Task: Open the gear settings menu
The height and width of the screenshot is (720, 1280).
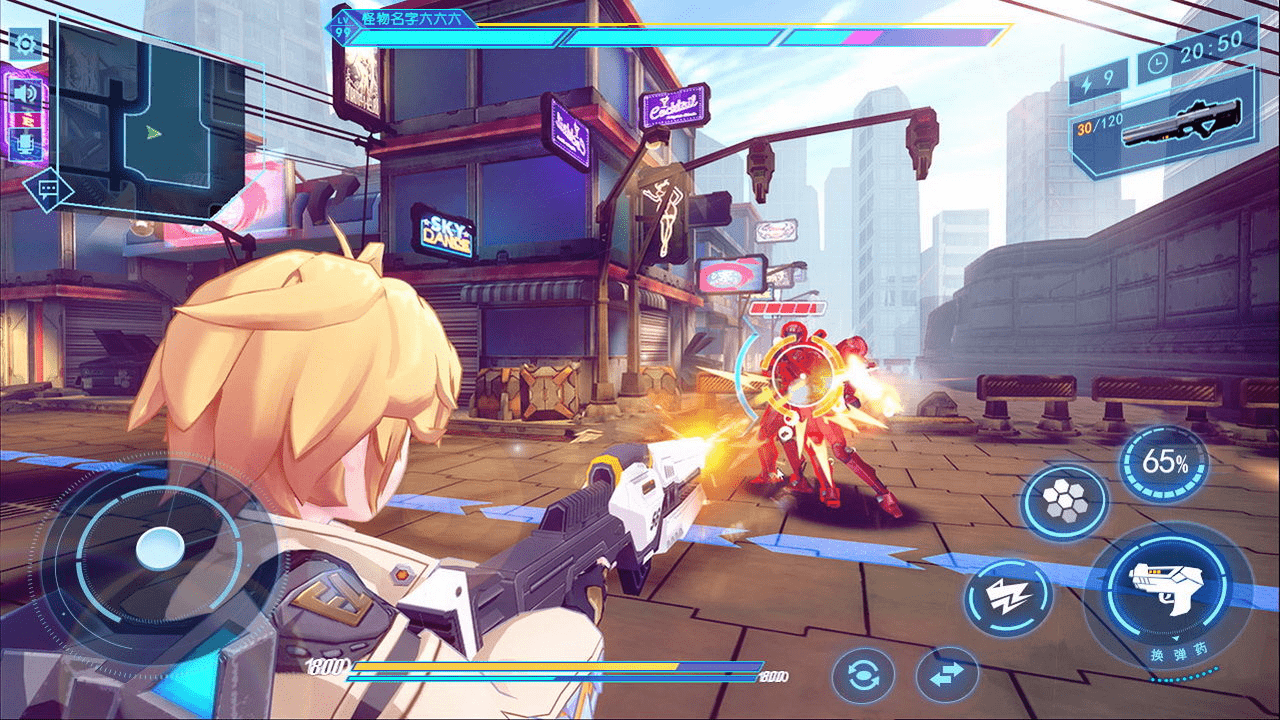Action: [x=24, y=45]
